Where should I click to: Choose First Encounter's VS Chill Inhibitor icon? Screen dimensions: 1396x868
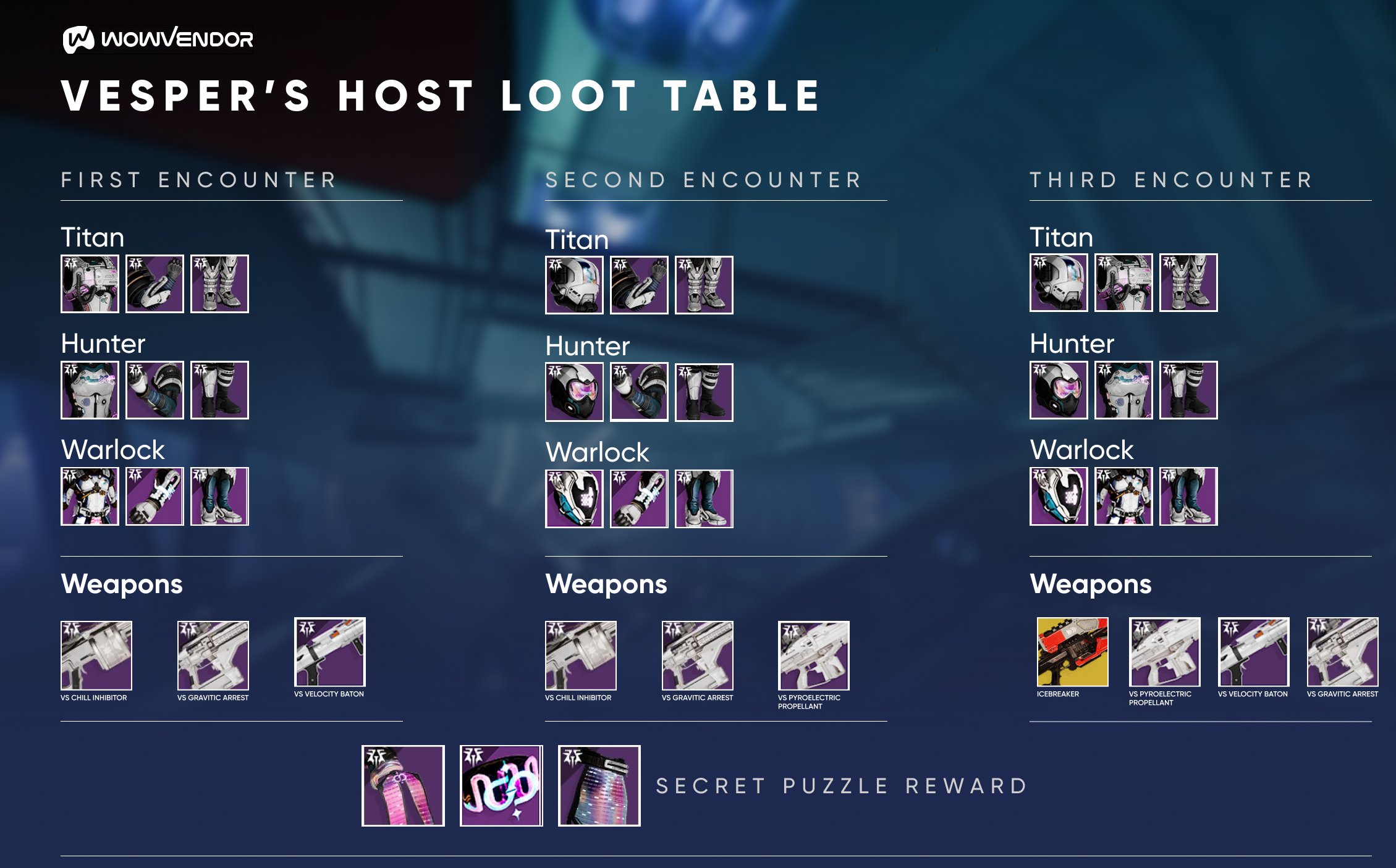(96, 655)
